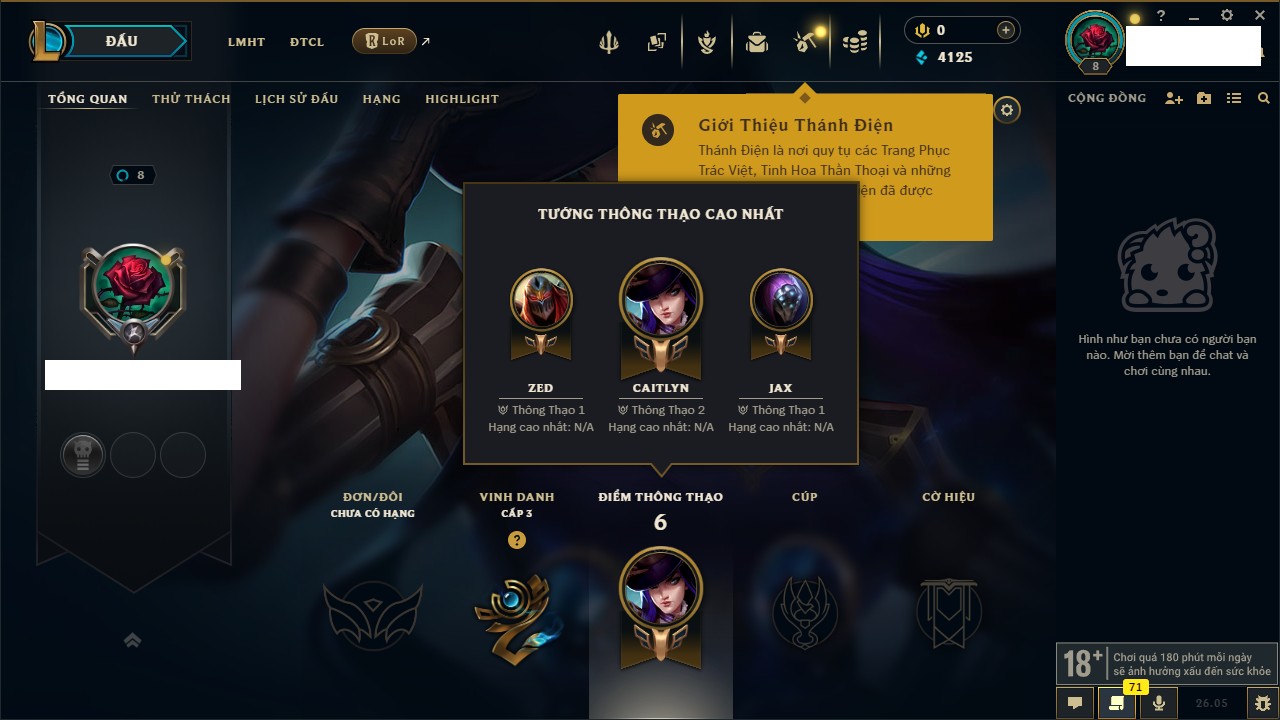Switch to the LMHT game tab
The image size is (1280, 720).
click(x=246, y=42)
